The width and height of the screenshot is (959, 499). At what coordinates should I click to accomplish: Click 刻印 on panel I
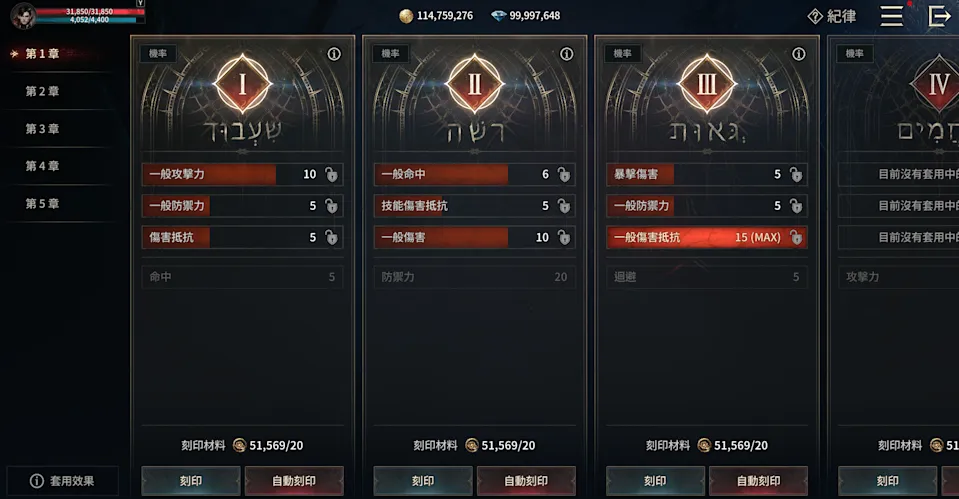pyautogui.click(x=190, y=481)
